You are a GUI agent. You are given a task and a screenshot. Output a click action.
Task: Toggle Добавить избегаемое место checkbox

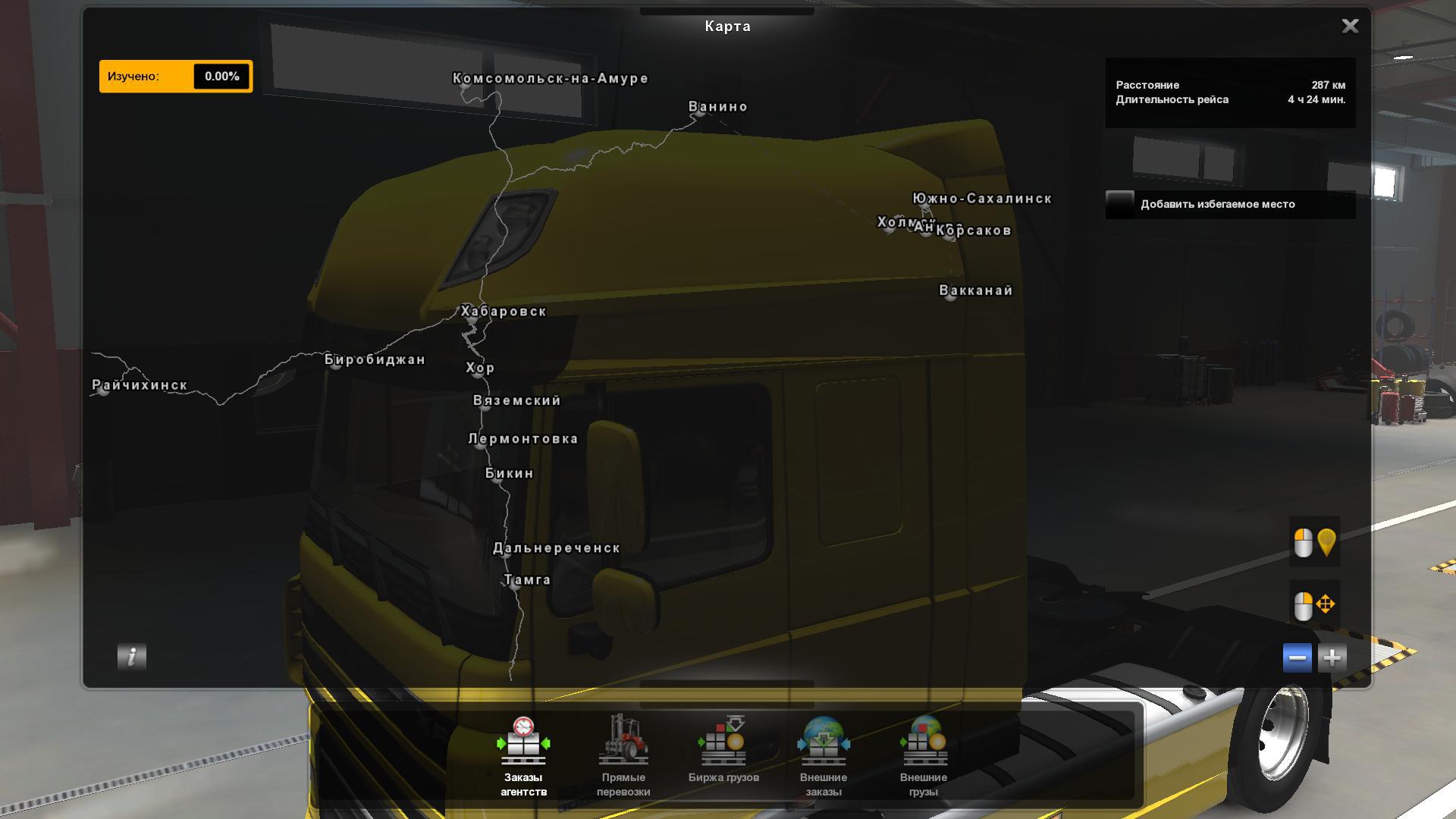pyautogui.click(x=1120, y=204)
